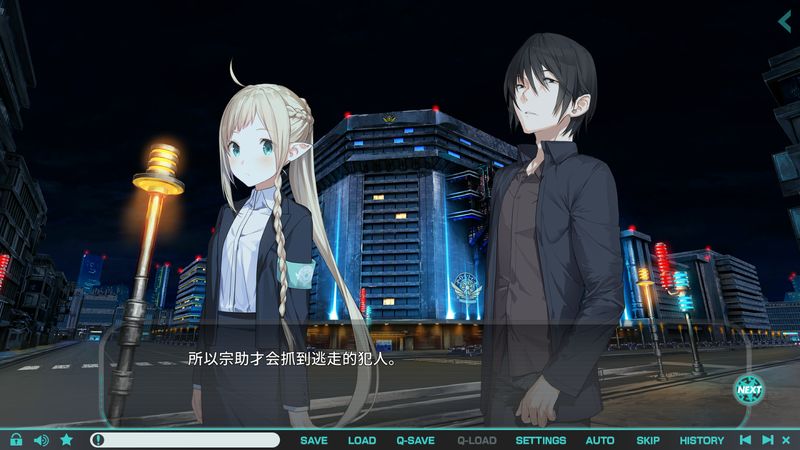This screenshot has width=800, height=450.
Task: Open the SETTINGS screen
Action: pos(540,440)
